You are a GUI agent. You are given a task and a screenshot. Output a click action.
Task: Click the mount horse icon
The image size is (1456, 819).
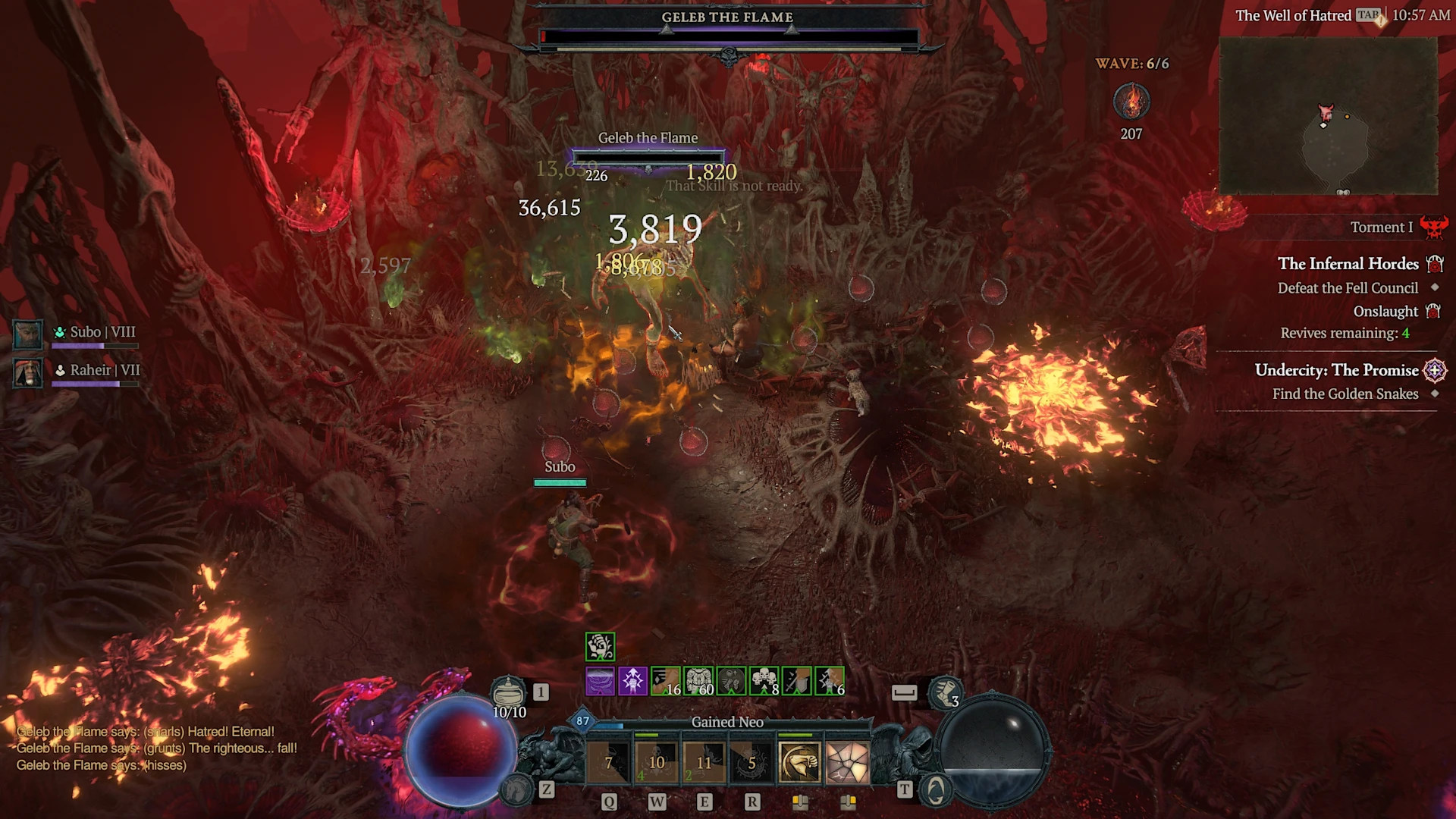(x=517, y=790)
